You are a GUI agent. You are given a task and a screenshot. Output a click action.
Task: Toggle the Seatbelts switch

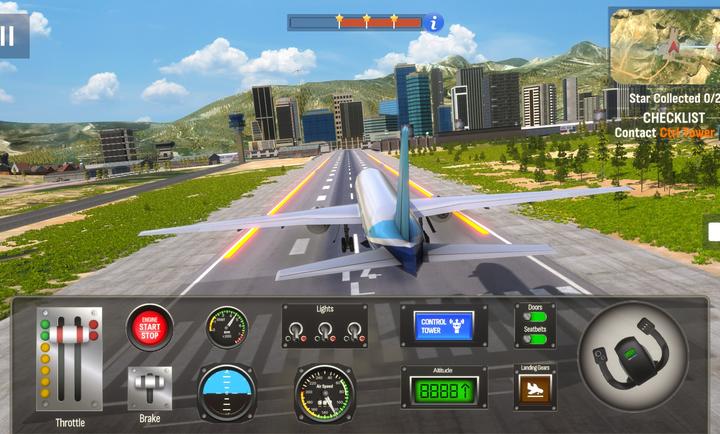click(535, 340)
